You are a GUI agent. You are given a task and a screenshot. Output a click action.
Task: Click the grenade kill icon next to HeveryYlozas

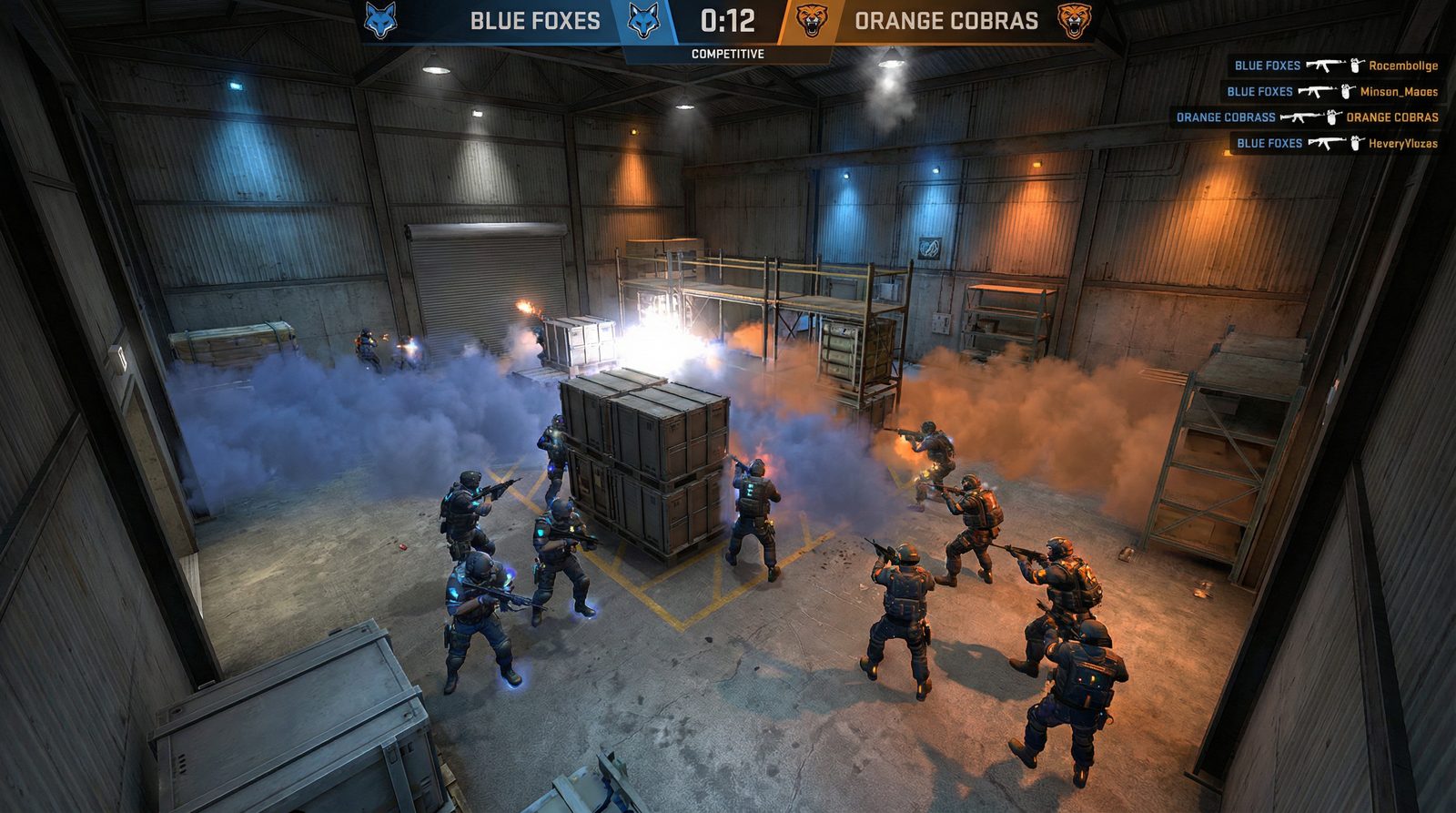click(x=1354, y=142)
